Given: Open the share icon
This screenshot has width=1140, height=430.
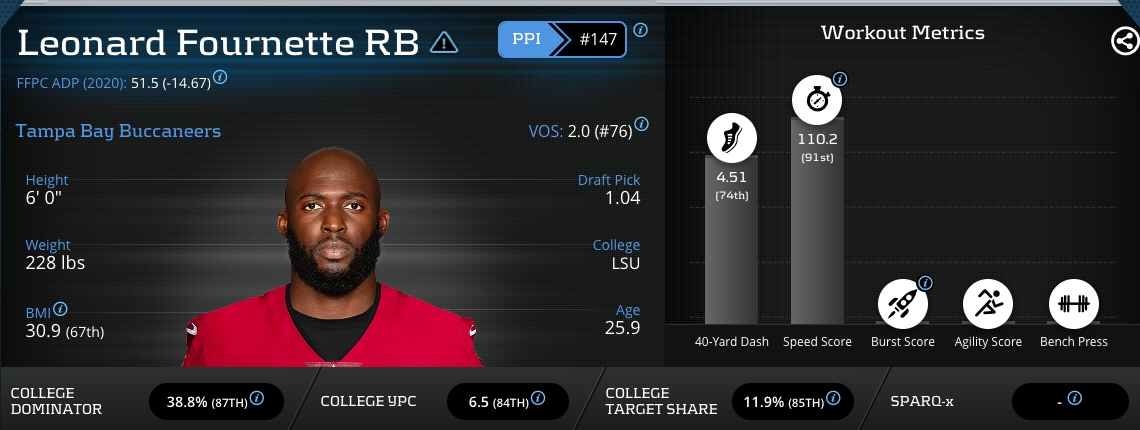Looking at the screenshot, I should [1124, 41].
